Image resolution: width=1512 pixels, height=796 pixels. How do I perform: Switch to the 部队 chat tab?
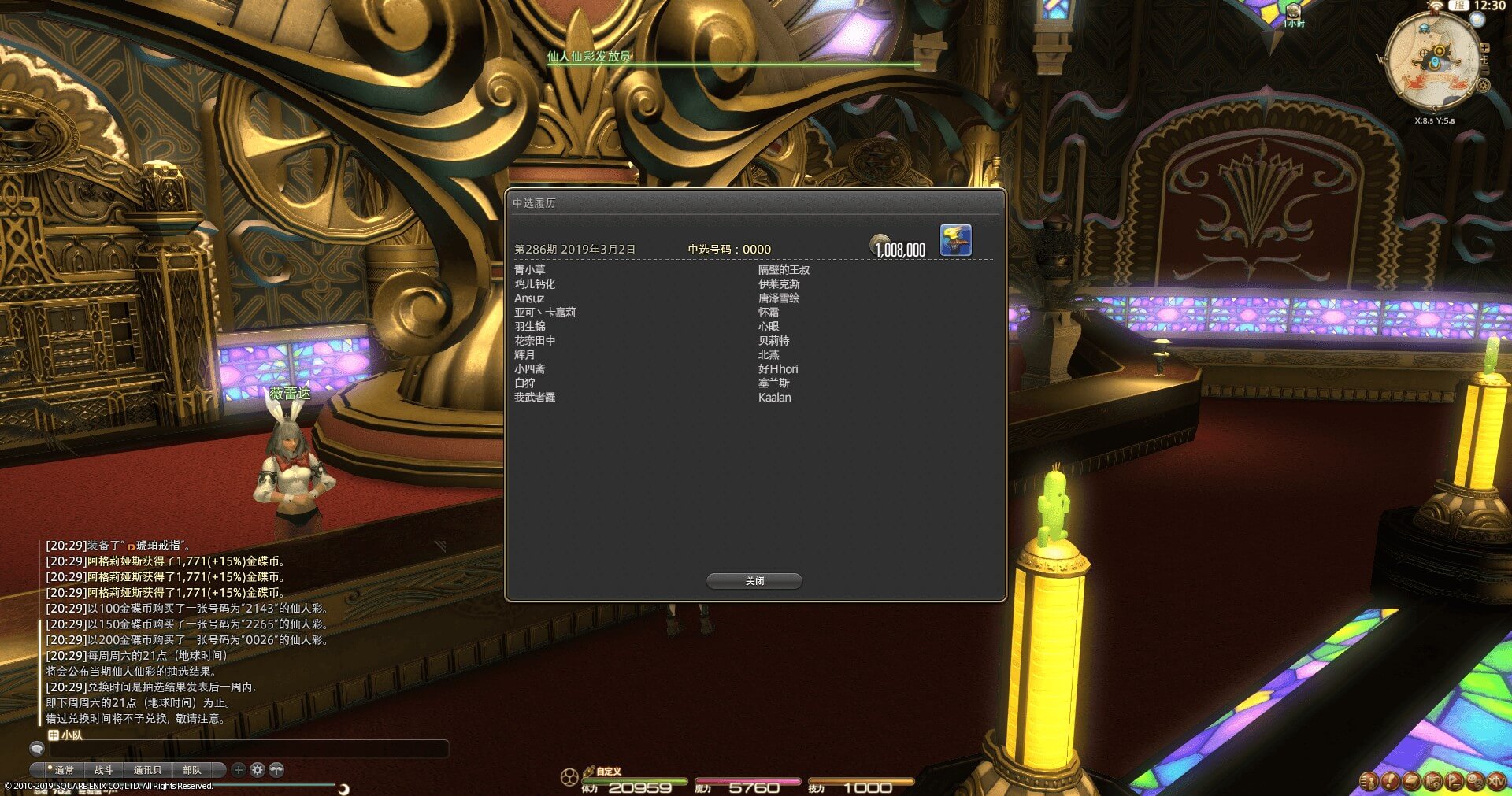(191, 770)
